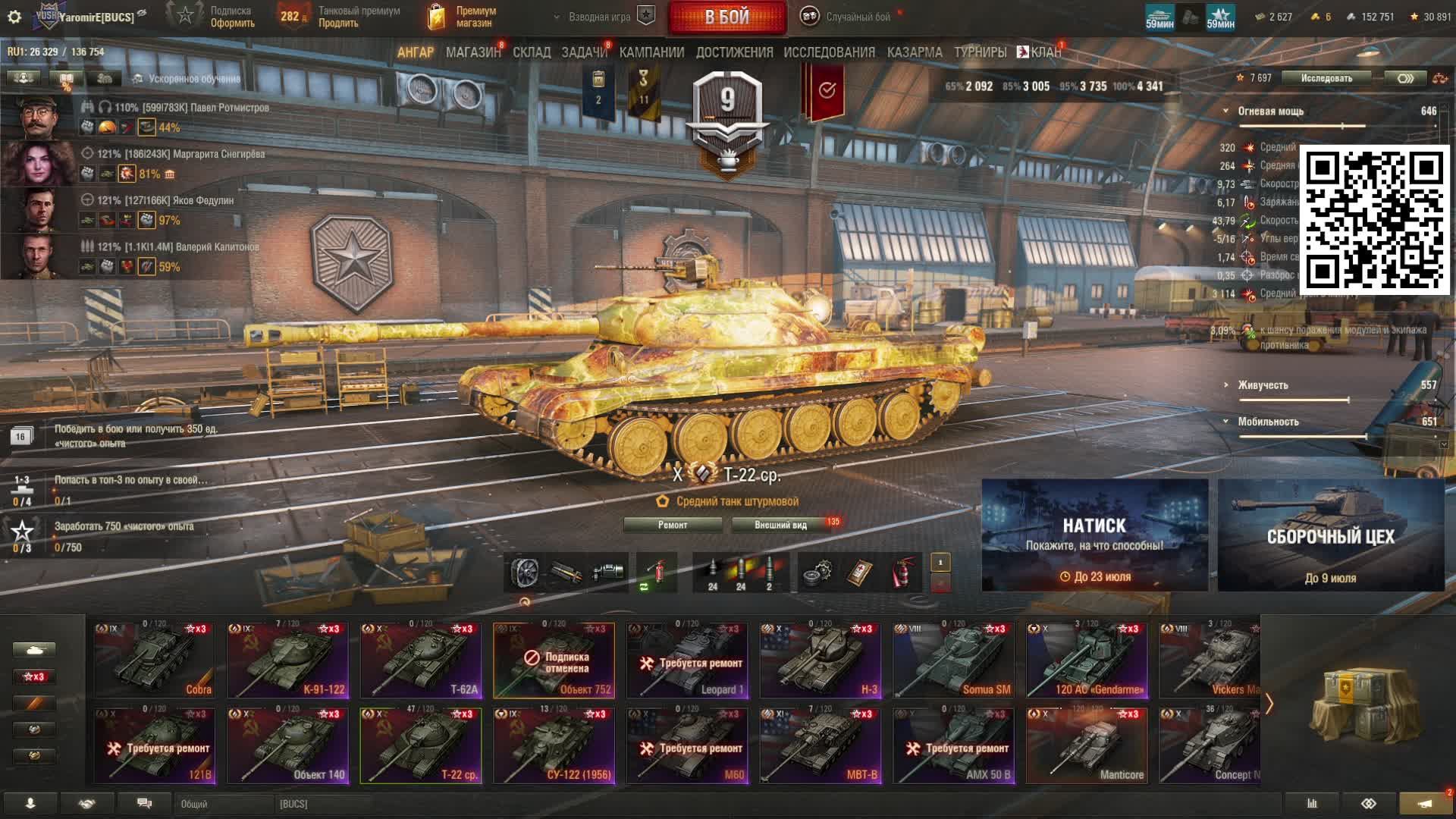This screenshot has height=819, width=1456.
Task: Show the ДОСТИЖЕНИЯ tab
Action: (734, 52)
